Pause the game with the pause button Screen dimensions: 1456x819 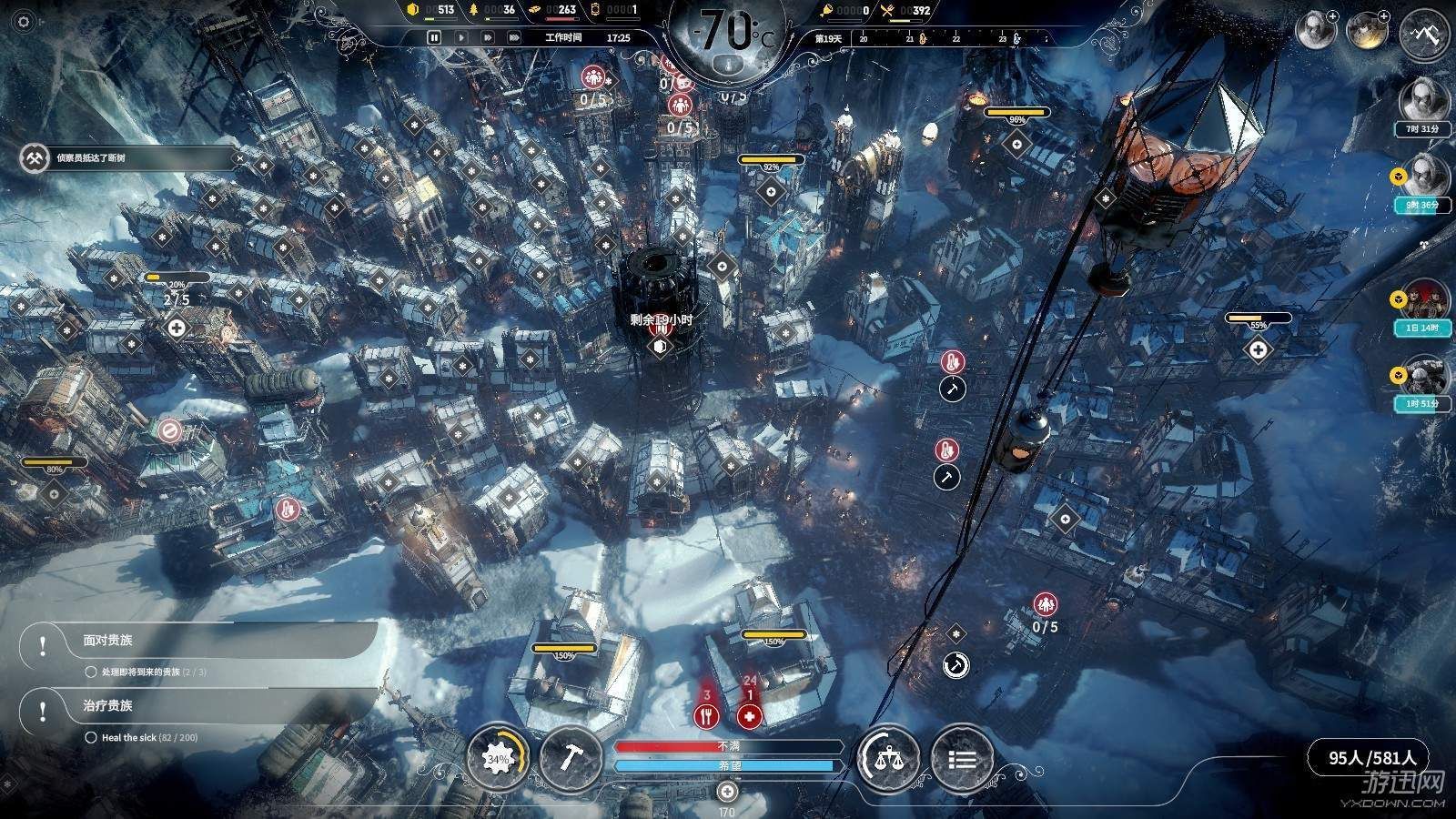[434, 37]
